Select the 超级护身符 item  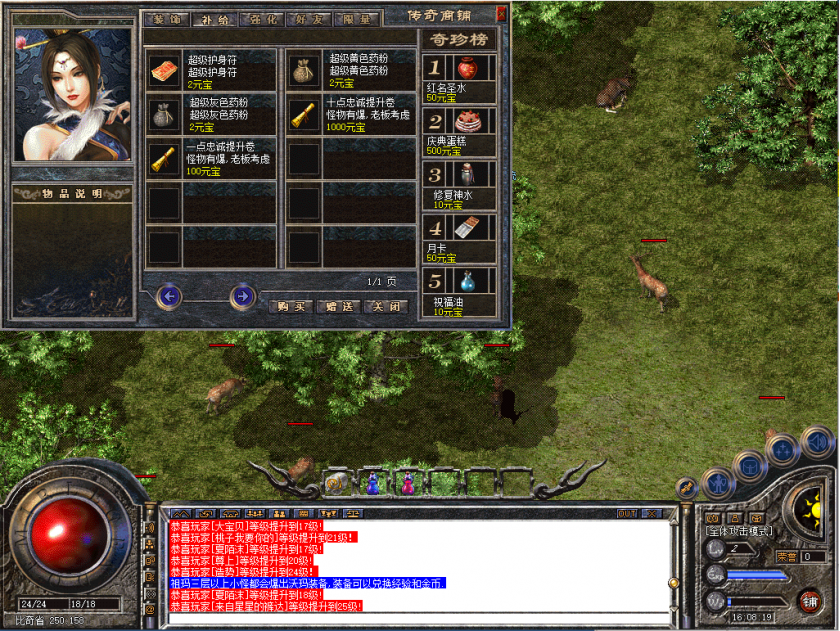(164, 69)
